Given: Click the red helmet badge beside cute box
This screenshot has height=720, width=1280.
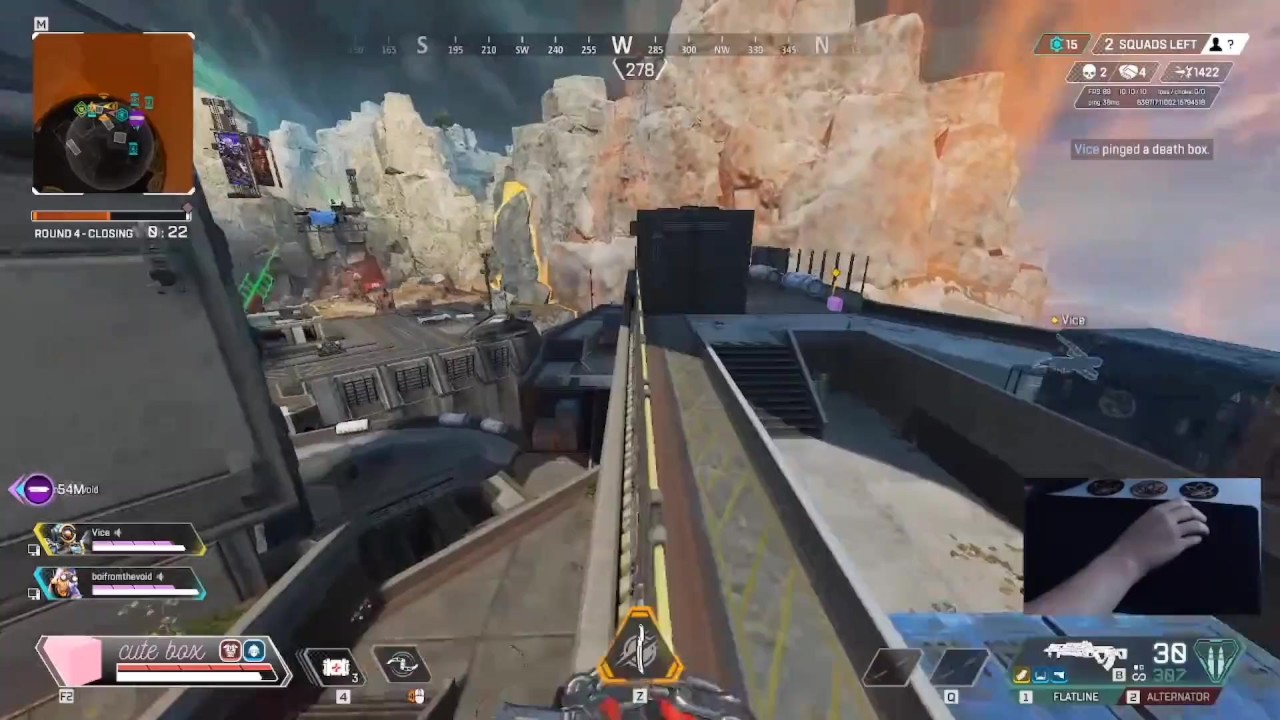Looking at the screenshot, I should 231,651.
